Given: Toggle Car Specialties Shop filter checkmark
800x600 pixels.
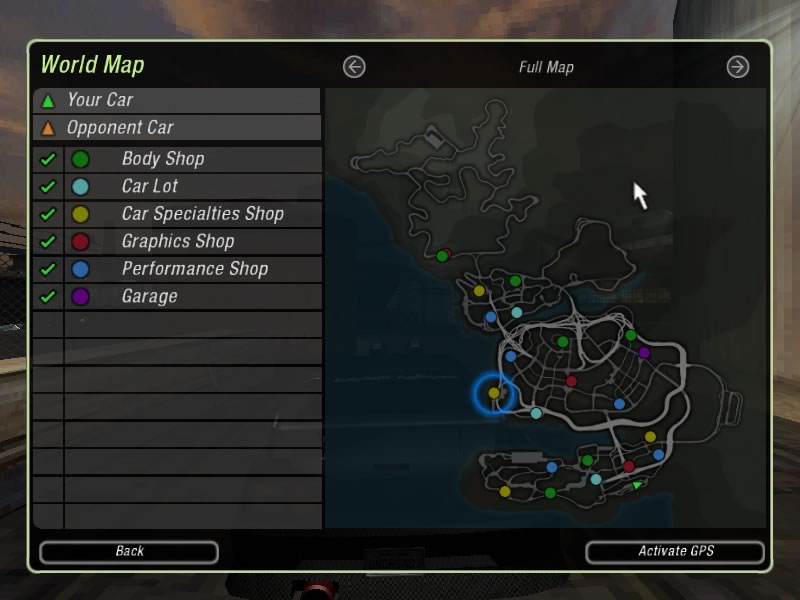Looking at the screenshot, I should 47,214.
